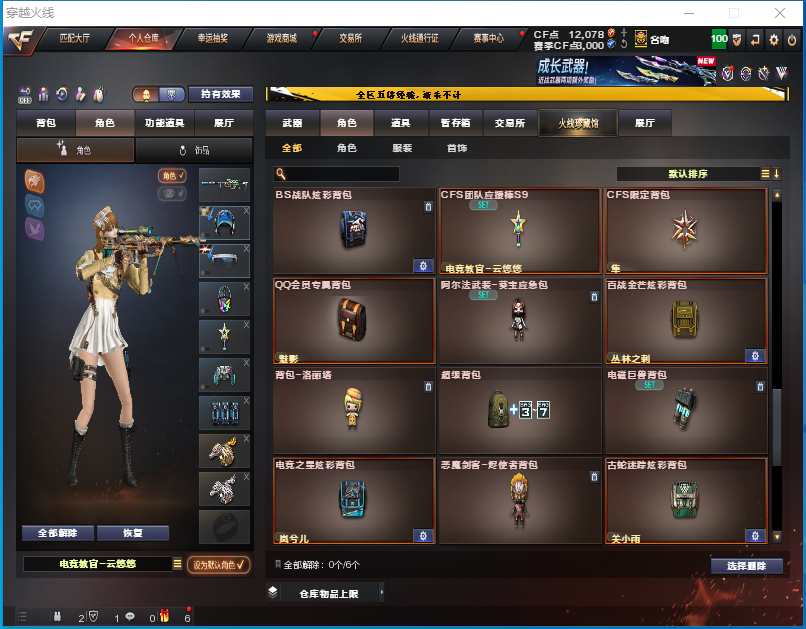Image resolution: width=806 pixels, height=629 pixels.
Task: Click the 恢复 restore button
Action: click(x=132, y=533)
